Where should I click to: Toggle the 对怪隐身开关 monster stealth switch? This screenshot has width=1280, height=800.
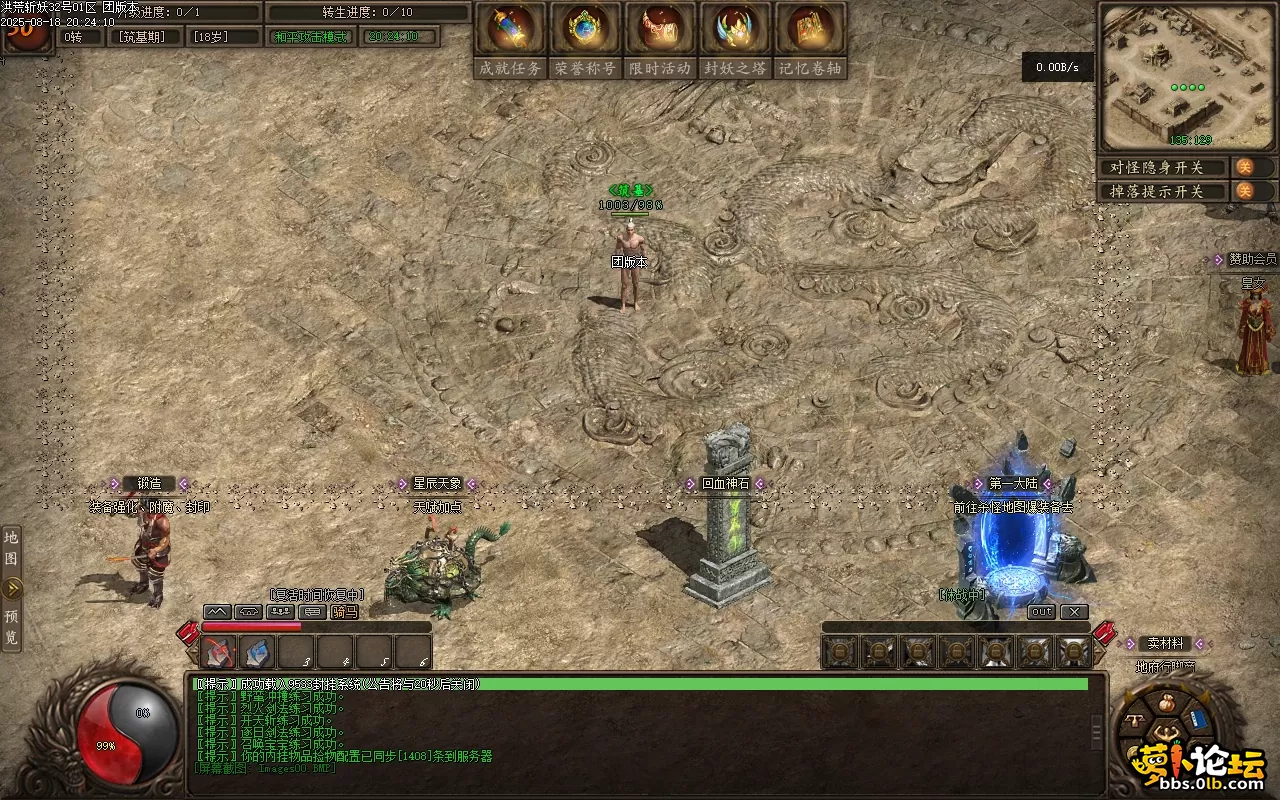pos(1246,167)
